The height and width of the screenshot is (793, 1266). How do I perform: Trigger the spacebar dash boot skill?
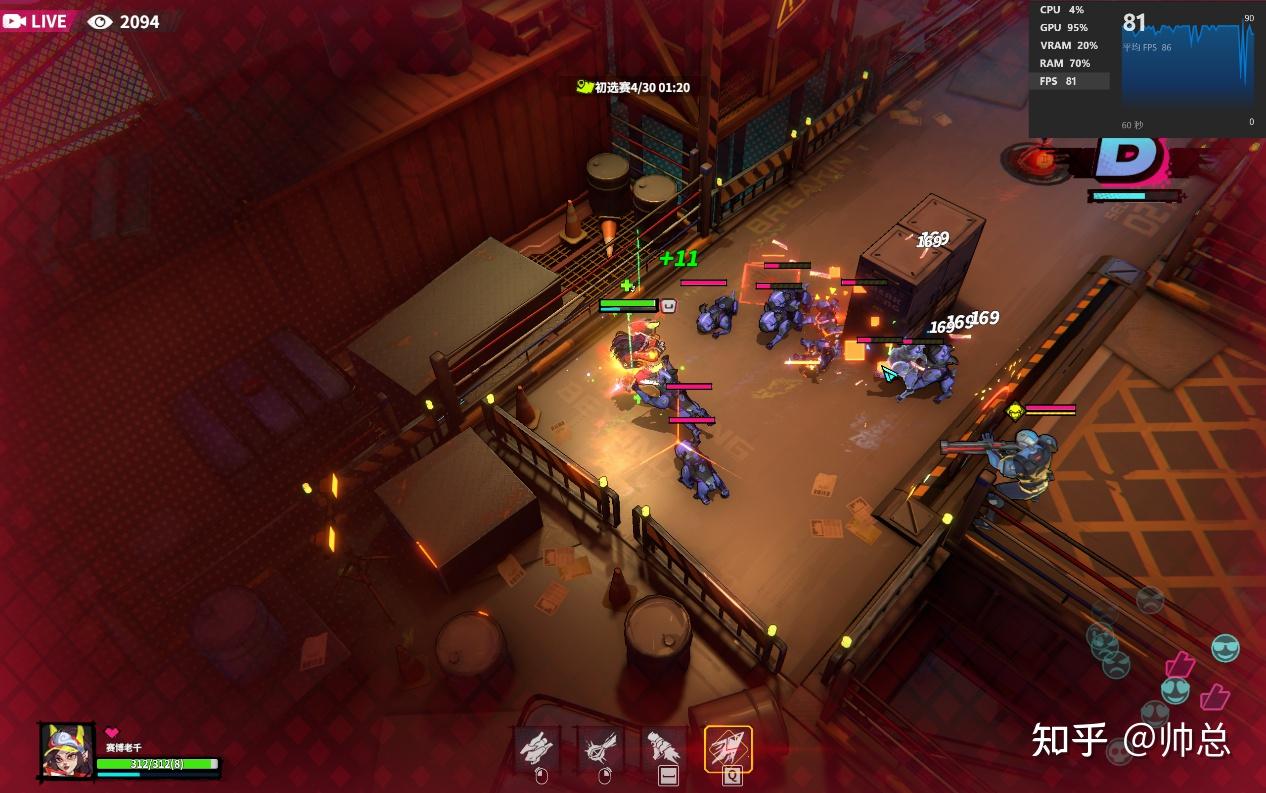point(665,747)
